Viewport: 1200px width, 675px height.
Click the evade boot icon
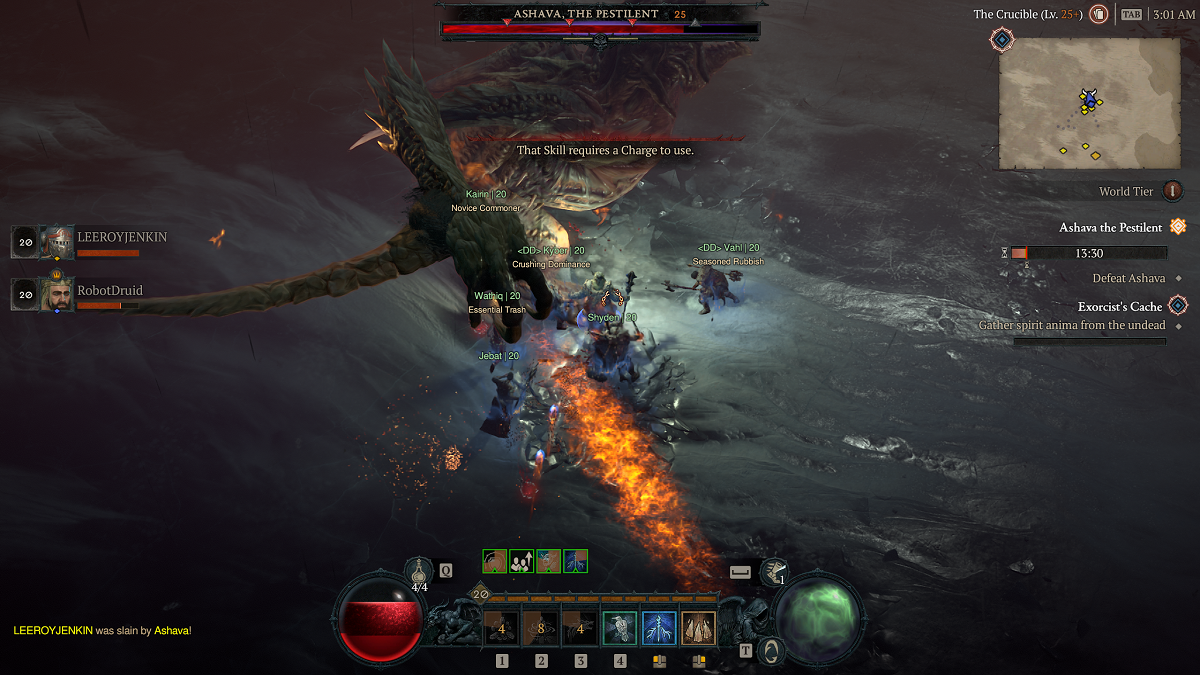773,572
